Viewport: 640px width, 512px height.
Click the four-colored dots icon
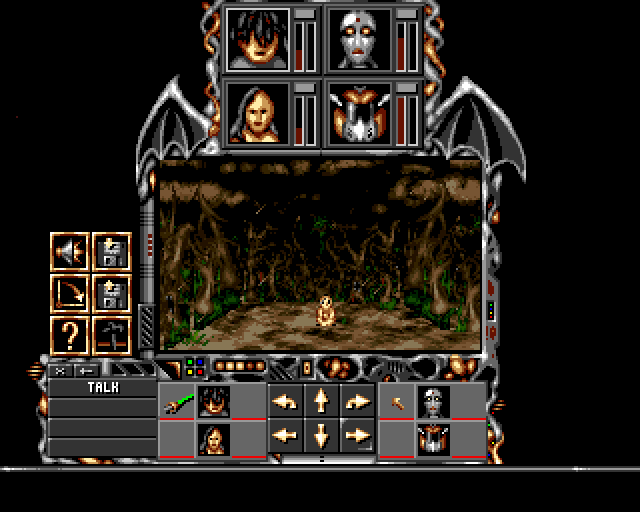[x=196, y=367]
